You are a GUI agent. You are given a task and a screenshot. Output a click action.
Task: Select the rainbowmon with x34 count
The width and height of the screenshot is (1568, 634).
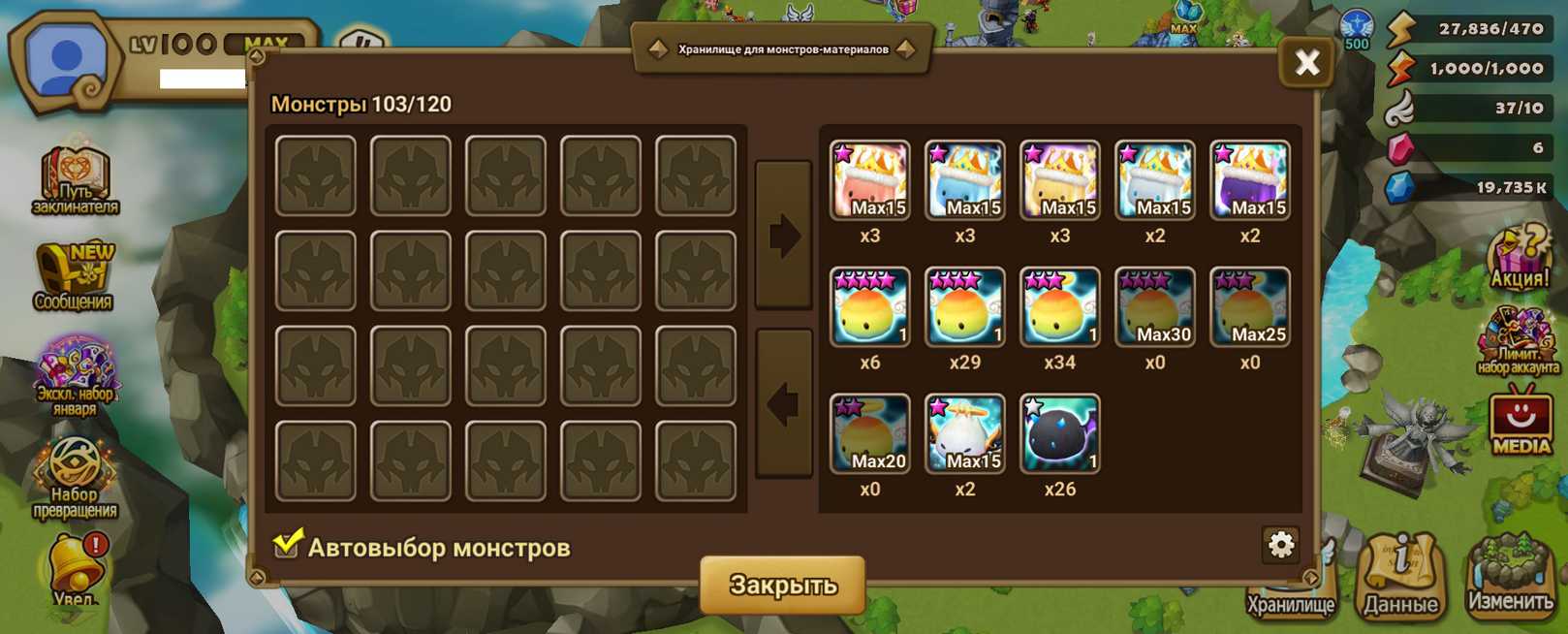1059,307
